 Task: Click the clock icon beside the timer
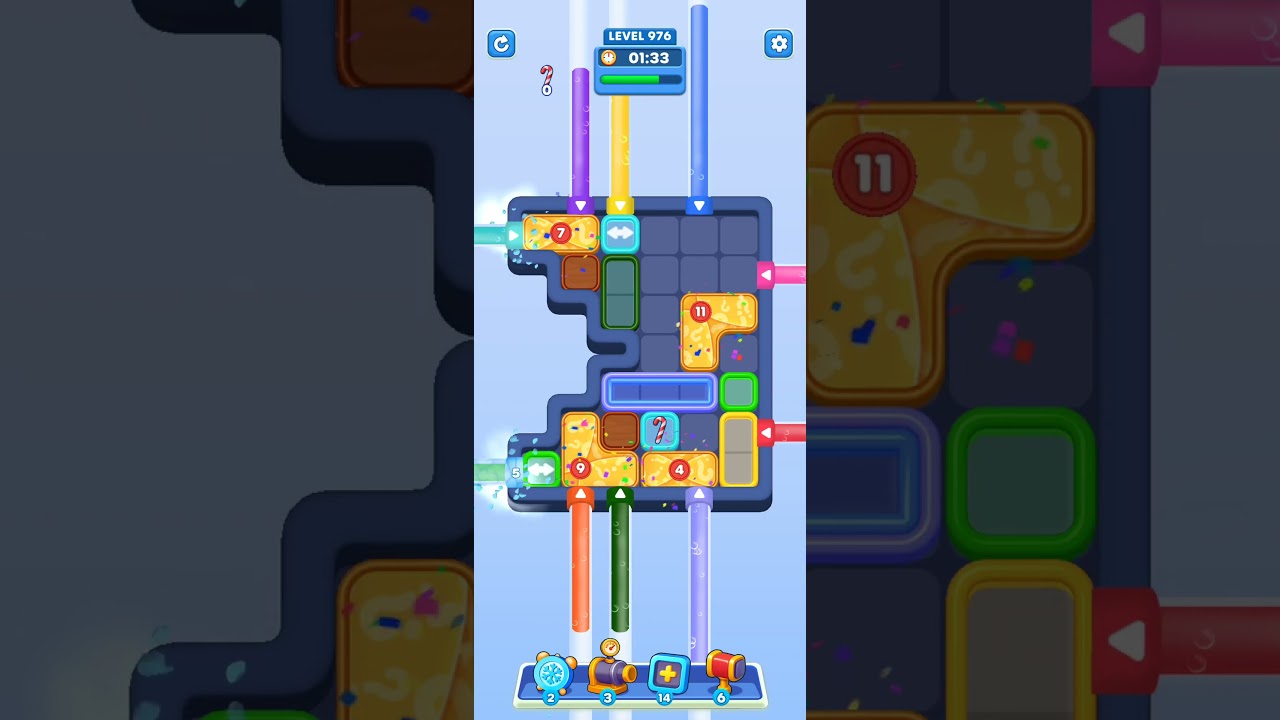[609, 58]
